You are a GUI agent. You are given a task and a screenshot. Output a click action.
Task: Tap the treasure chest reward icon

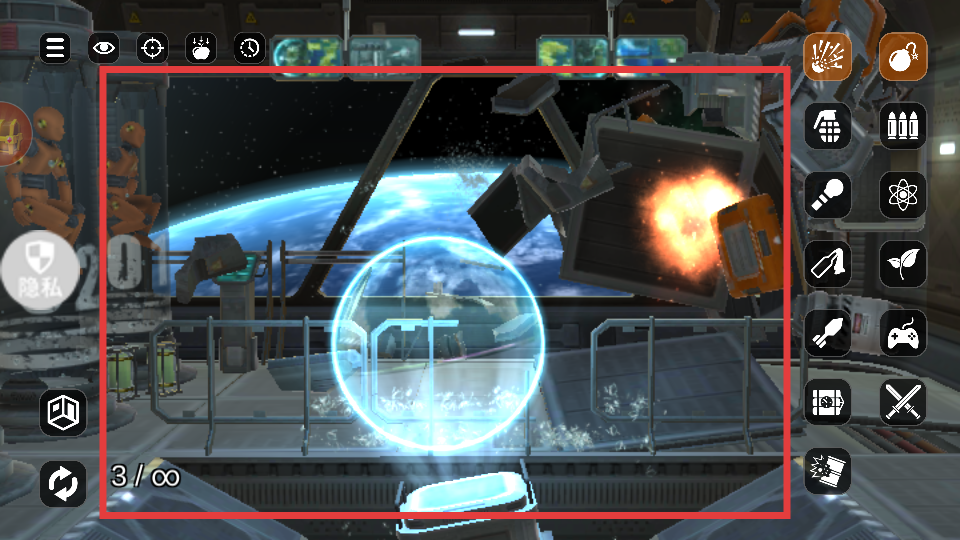(13, 134)
